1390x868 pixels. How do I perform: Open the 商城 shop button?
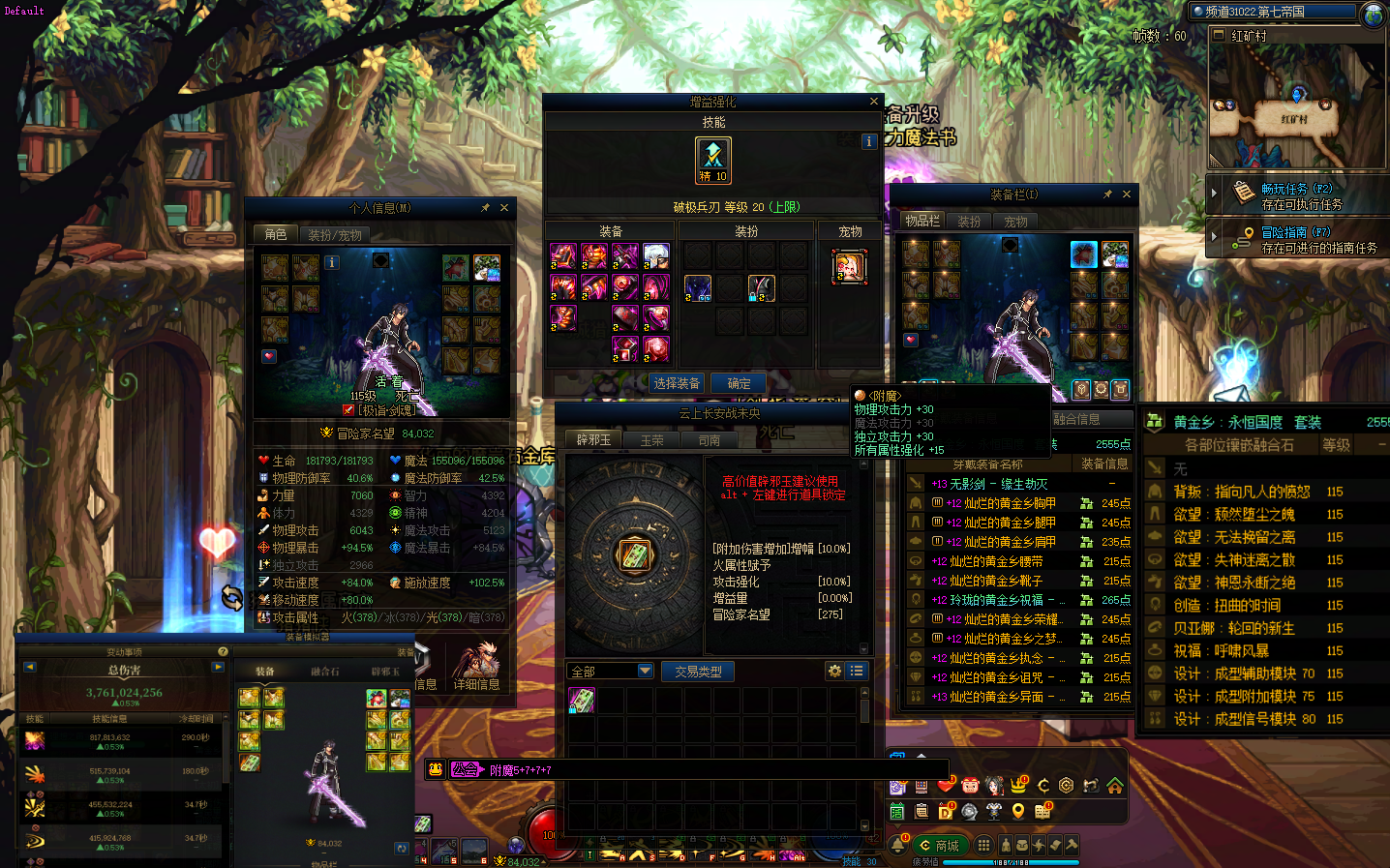[939, 845]
